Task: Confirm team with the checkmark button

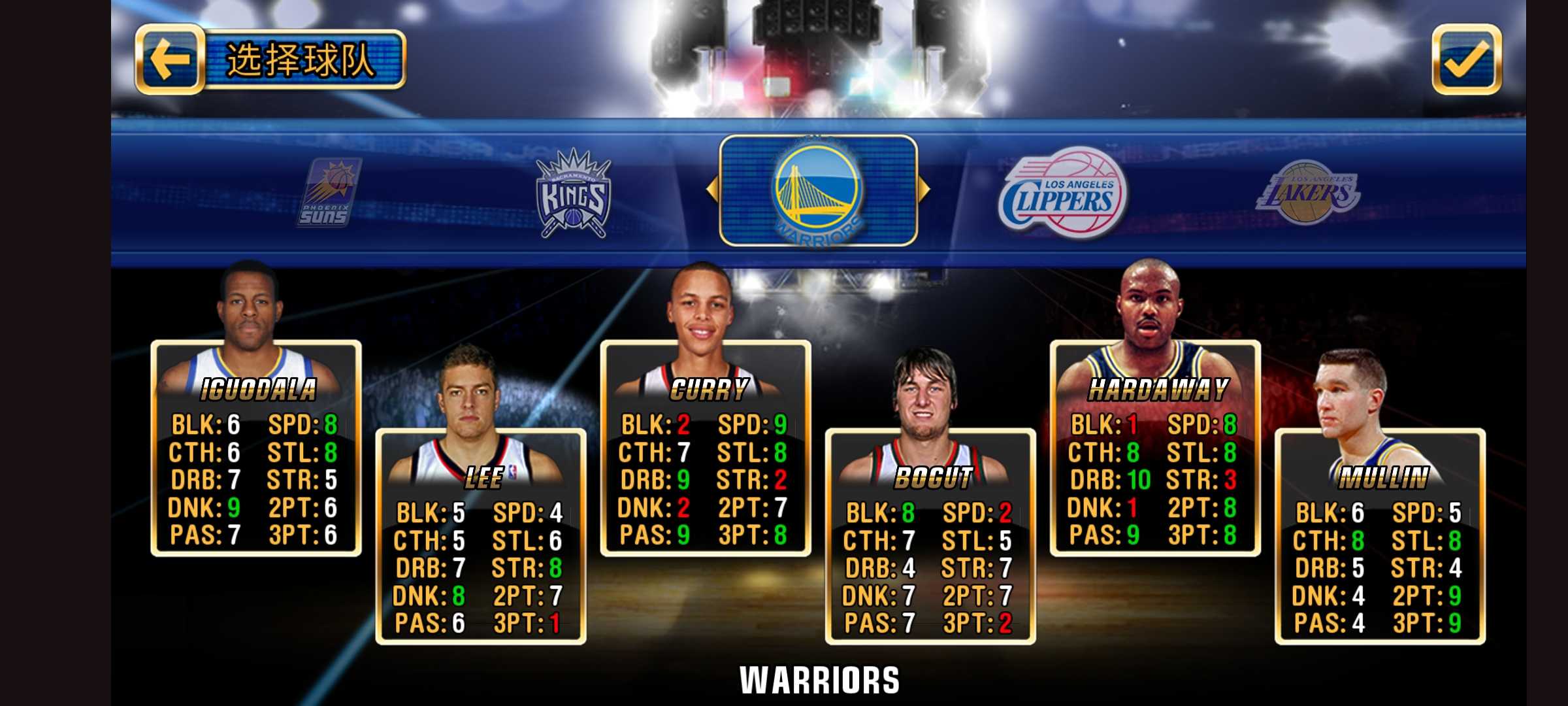Action: (x=1466, y=60)
